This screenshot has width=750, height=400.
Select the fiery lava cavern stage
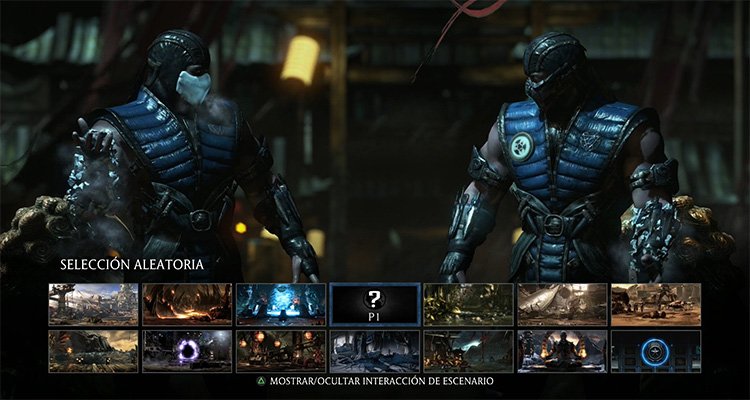coord(187,304)
